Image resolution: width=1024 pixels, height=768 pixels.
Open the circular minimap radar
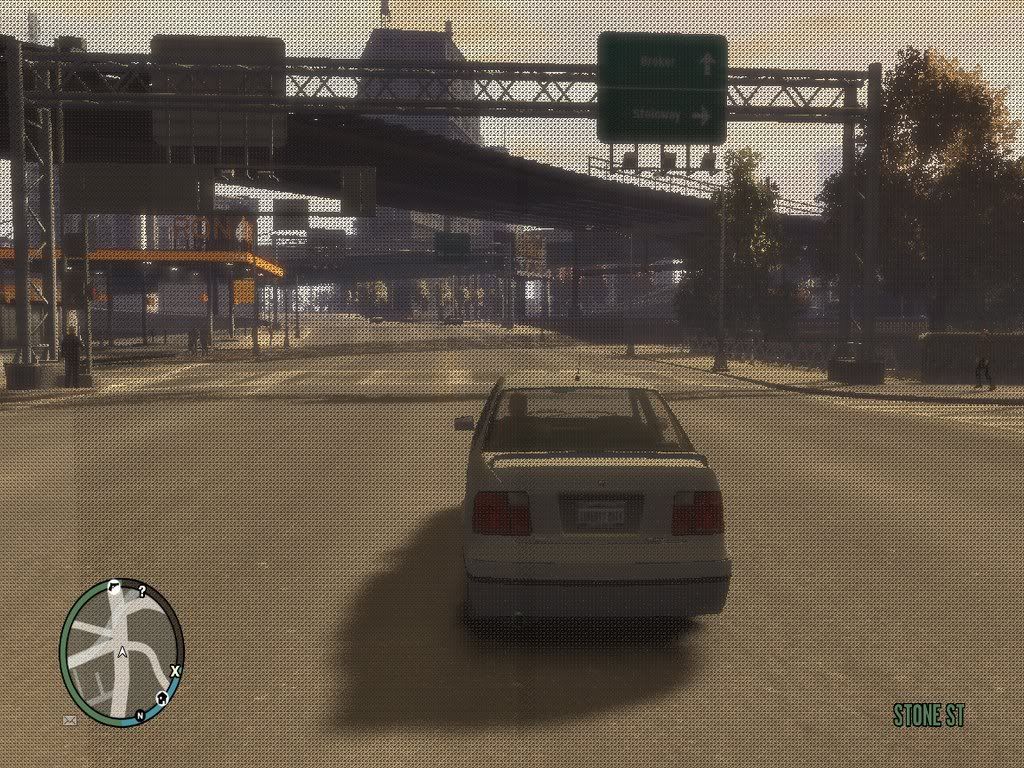pyautogui.click(x=121, y=651)
